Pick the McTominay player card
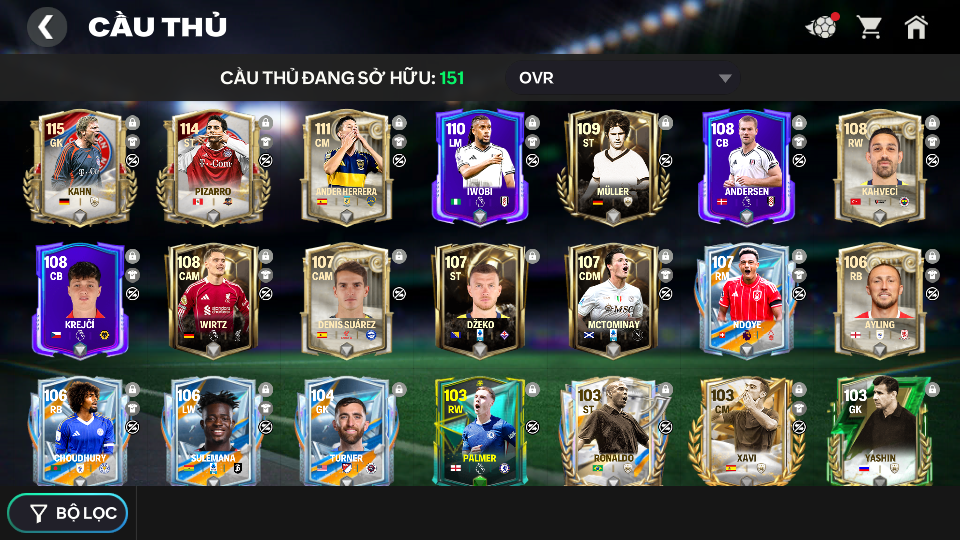The image size is (960, 540). tap(613, 299)
